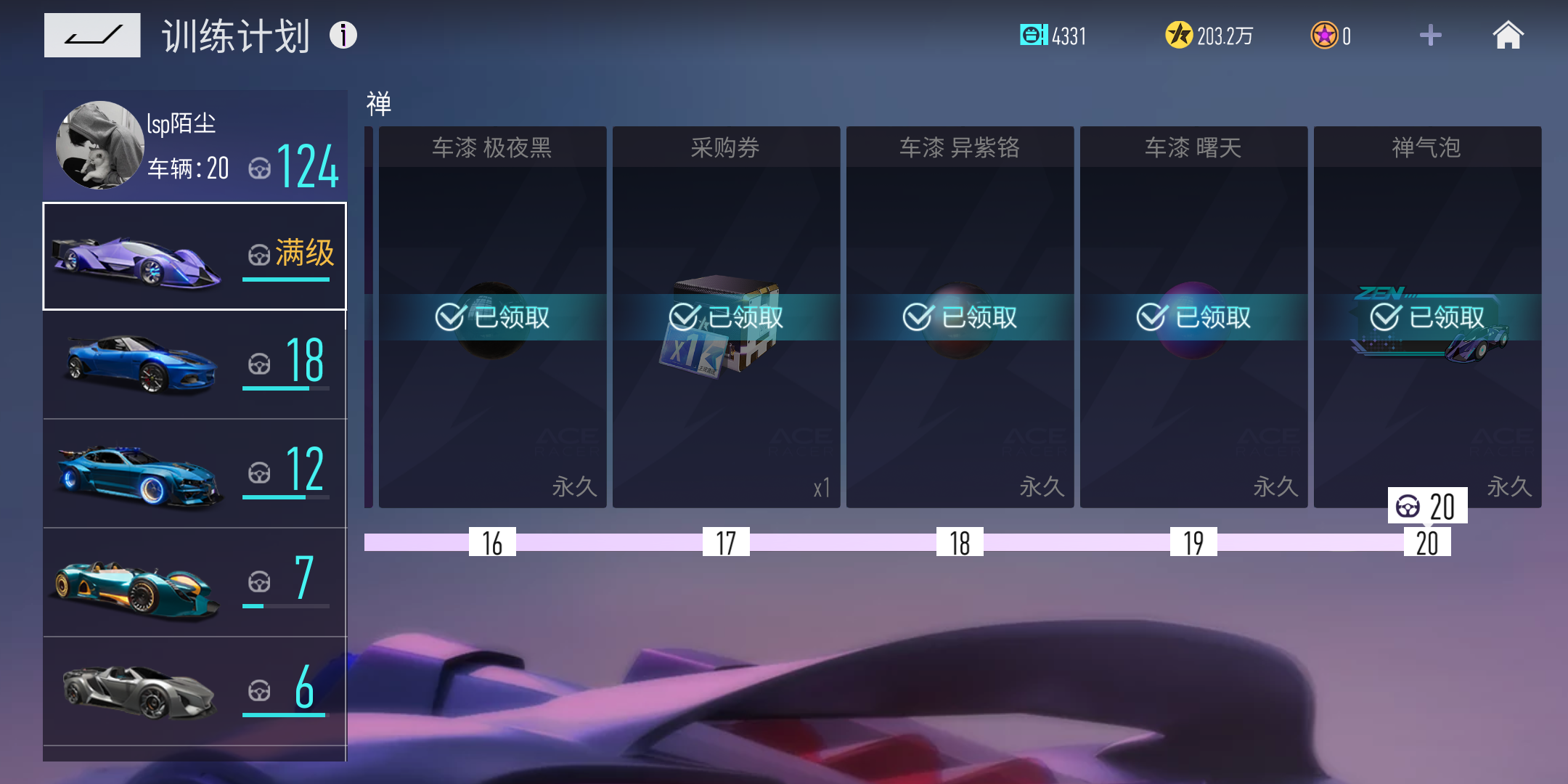The width and height of the screenshot is (1568, 784).
Task: Click the back arrow icon top left
Action: [x=92, y=34]
